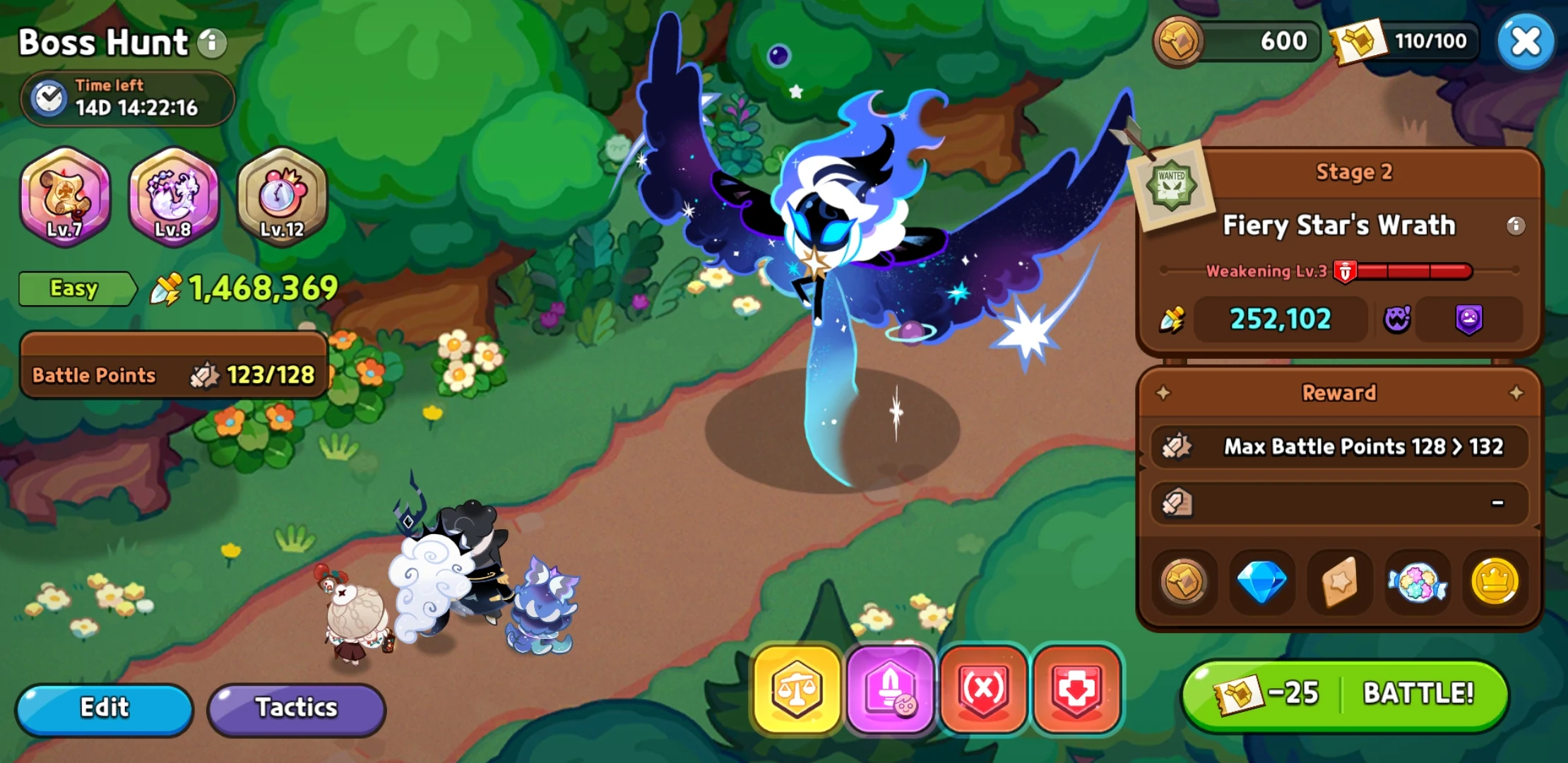Open the Edit team button
The height and width of the screenshot is (763, 1568).
(x=104, y=707)
